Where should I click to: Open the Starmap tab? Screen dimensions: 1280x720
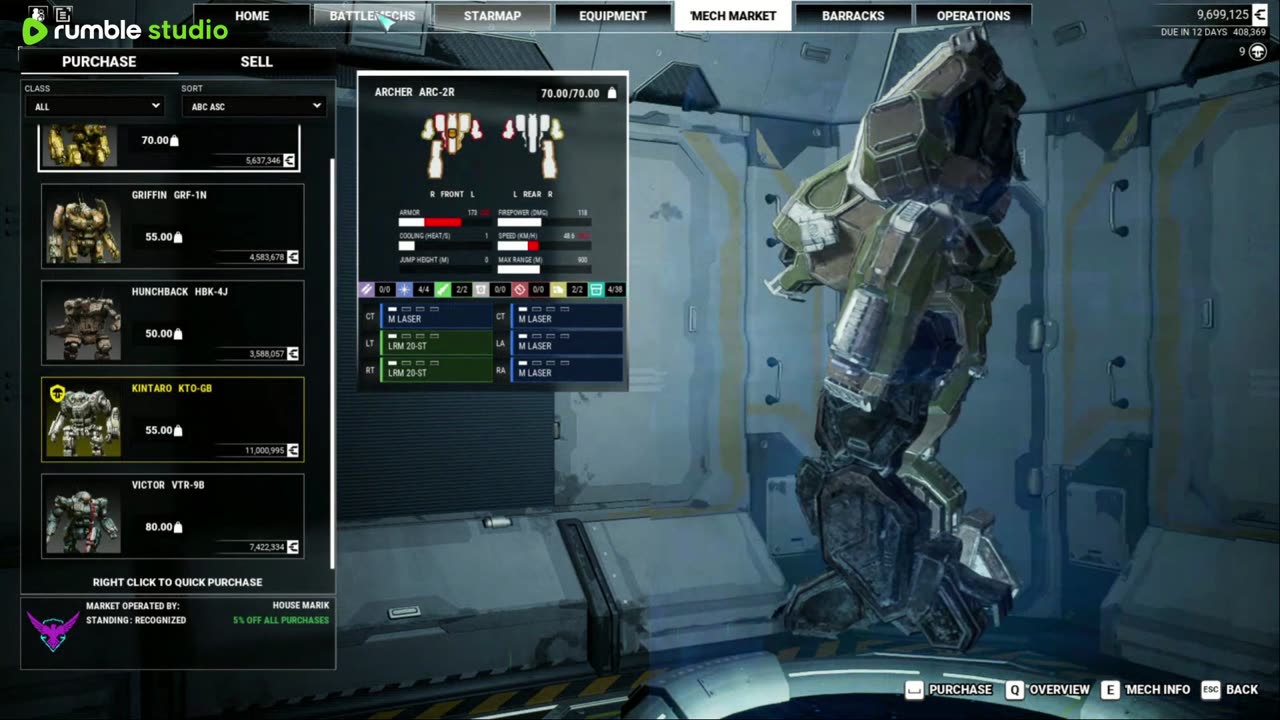pyautogui.click(x=492, y=16)
